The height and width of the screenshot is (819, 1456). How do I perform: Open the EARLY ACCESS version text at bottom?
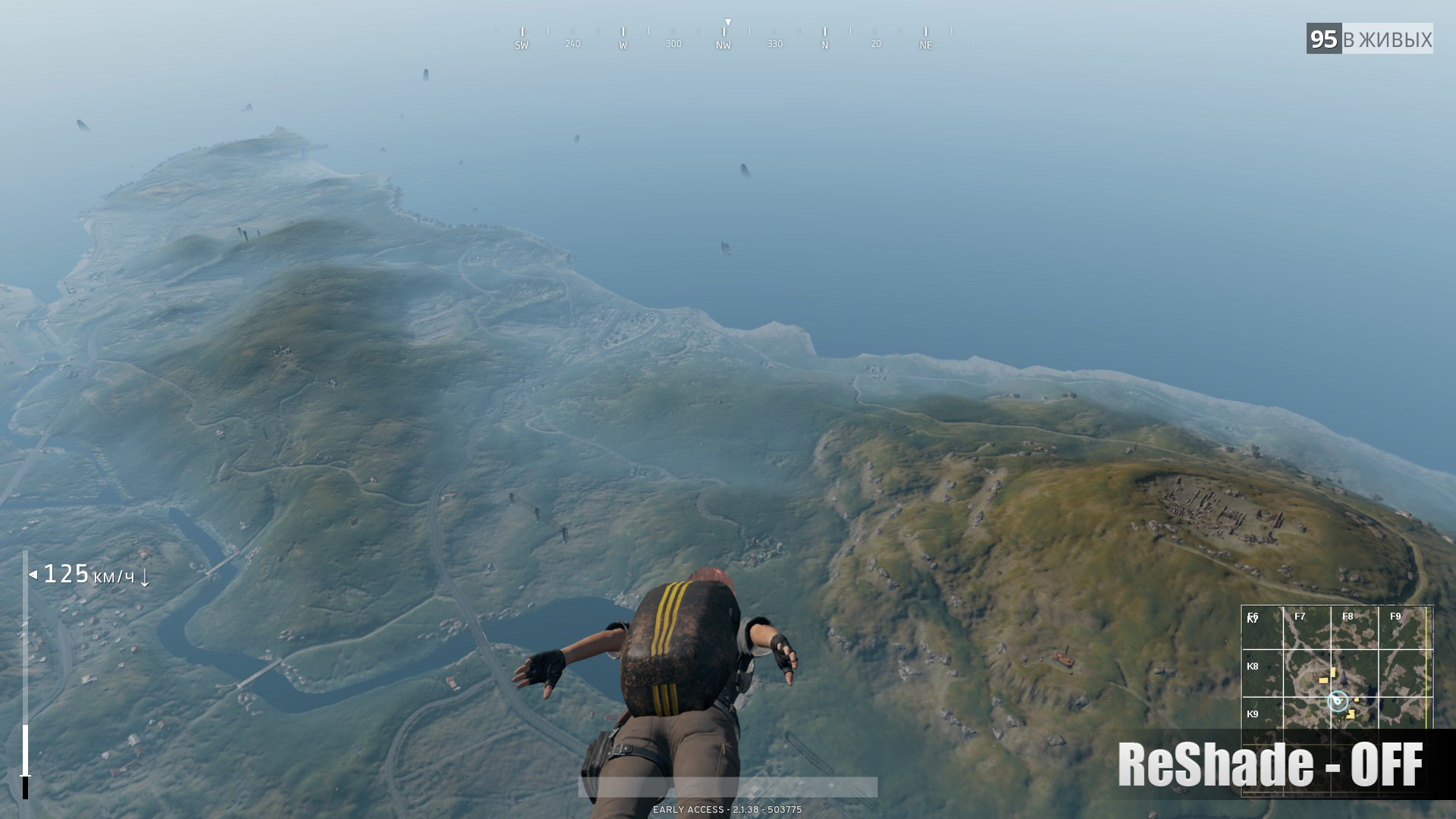click(726, 810)
